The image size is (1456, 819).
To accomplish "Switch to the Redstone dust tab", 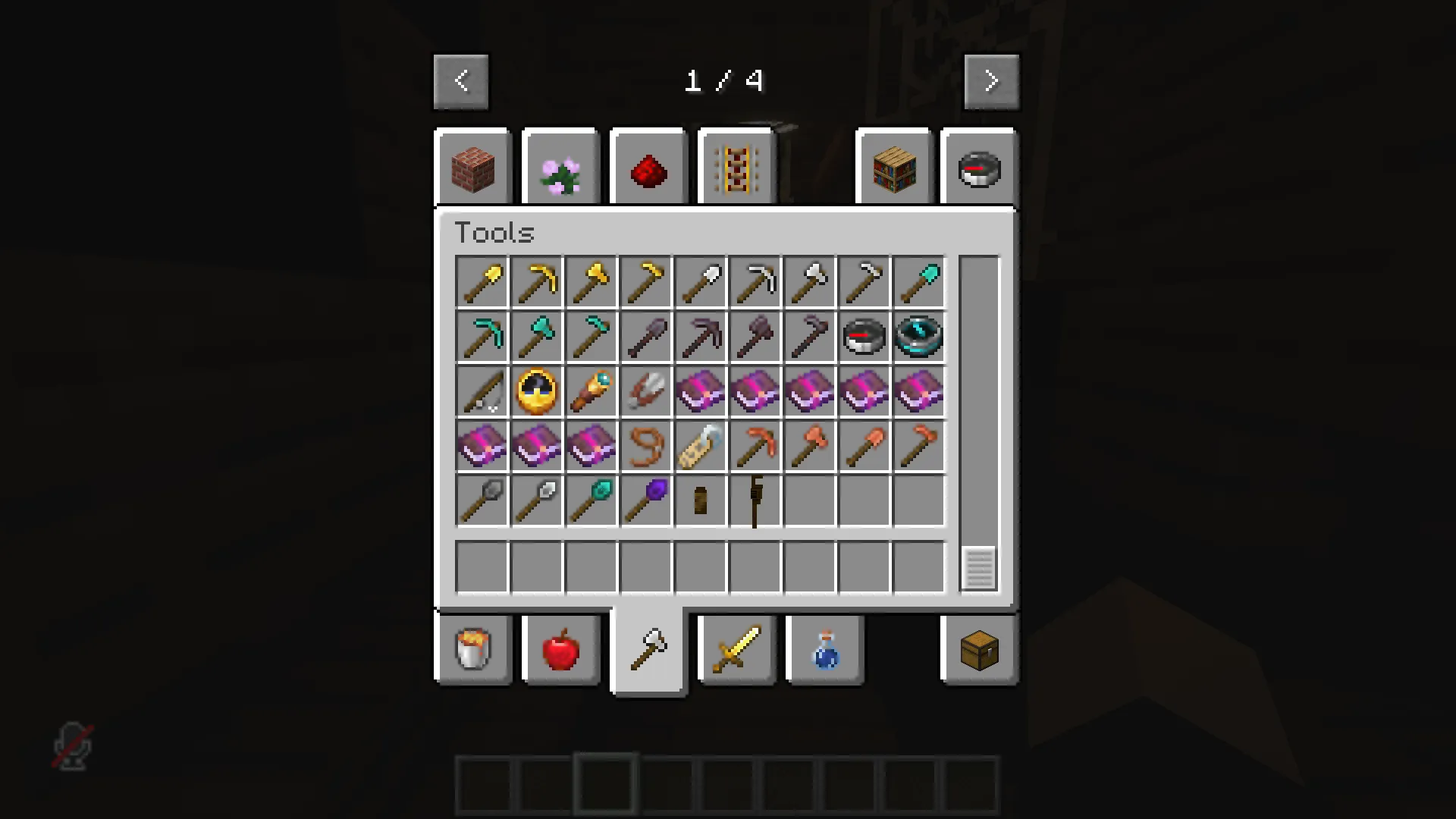I will (x=648, y=168).
